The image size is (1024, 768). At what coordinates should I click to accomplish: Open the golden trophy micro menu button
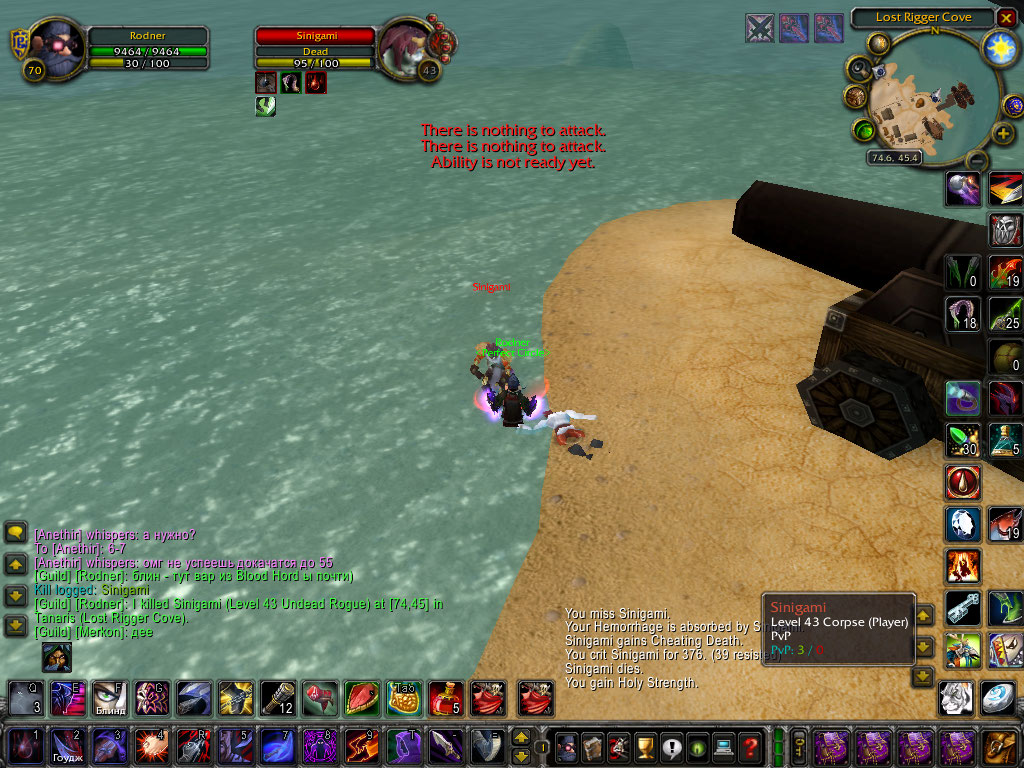646,747
